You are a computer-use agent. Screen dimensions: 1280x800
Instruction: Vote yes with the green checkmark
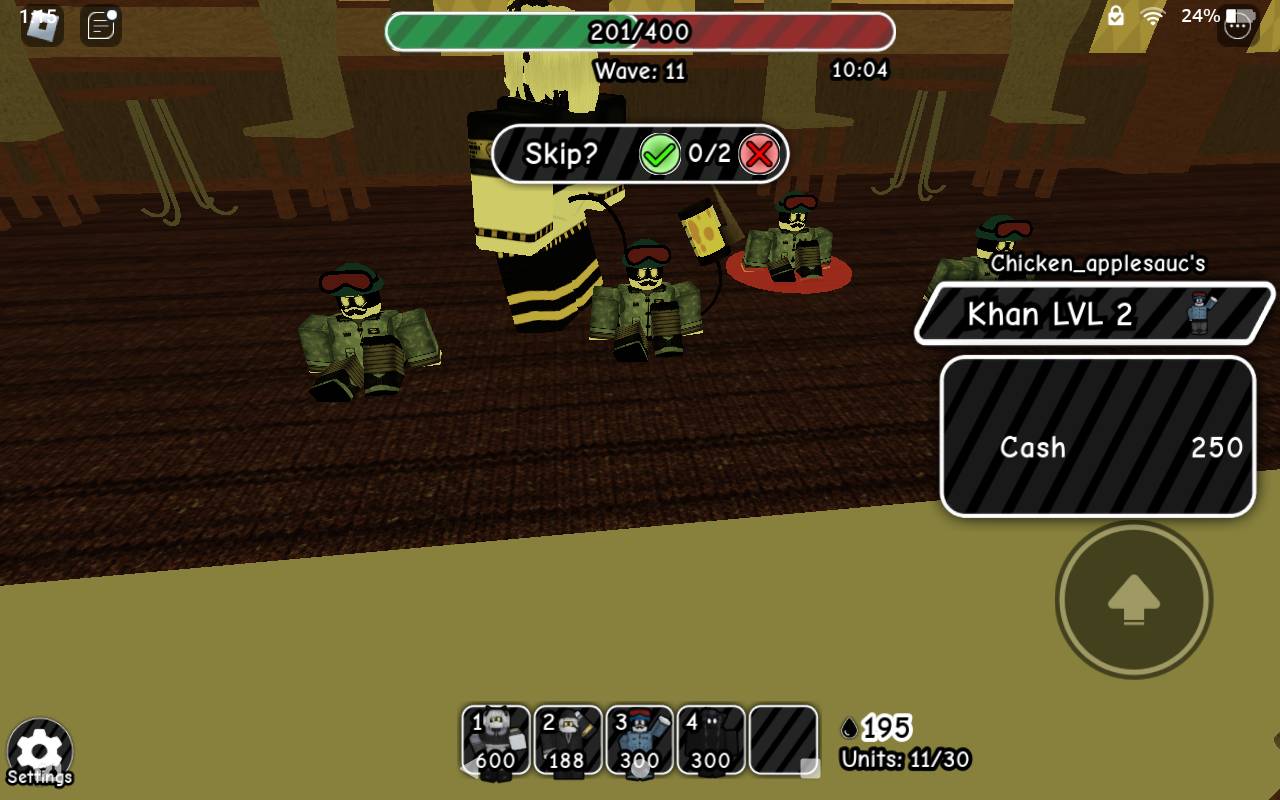[x=660, y=155]
